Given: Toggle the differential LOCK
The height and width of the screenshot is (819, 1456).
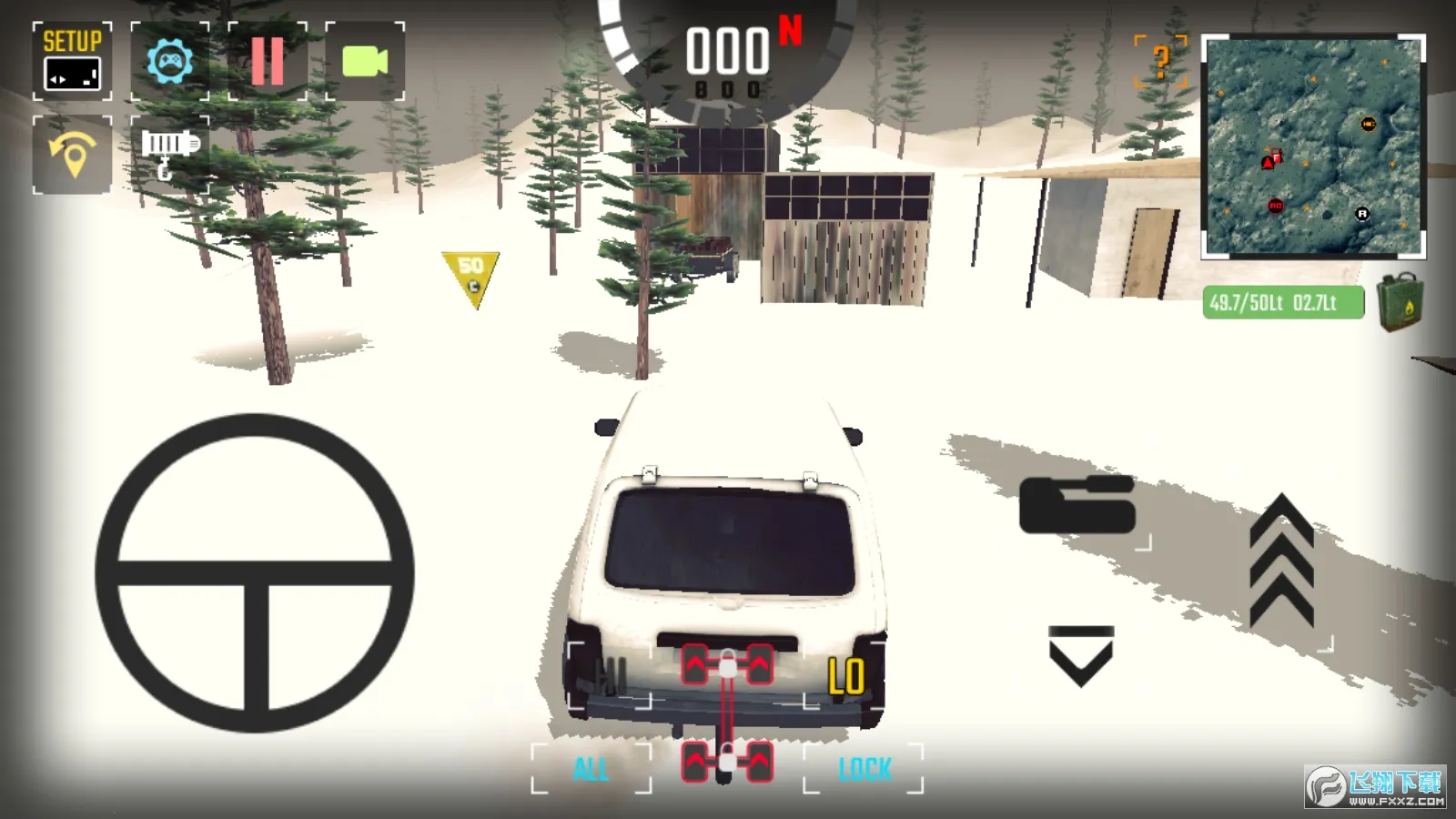Looking at the screenshot, I should [x=864, y=769].
